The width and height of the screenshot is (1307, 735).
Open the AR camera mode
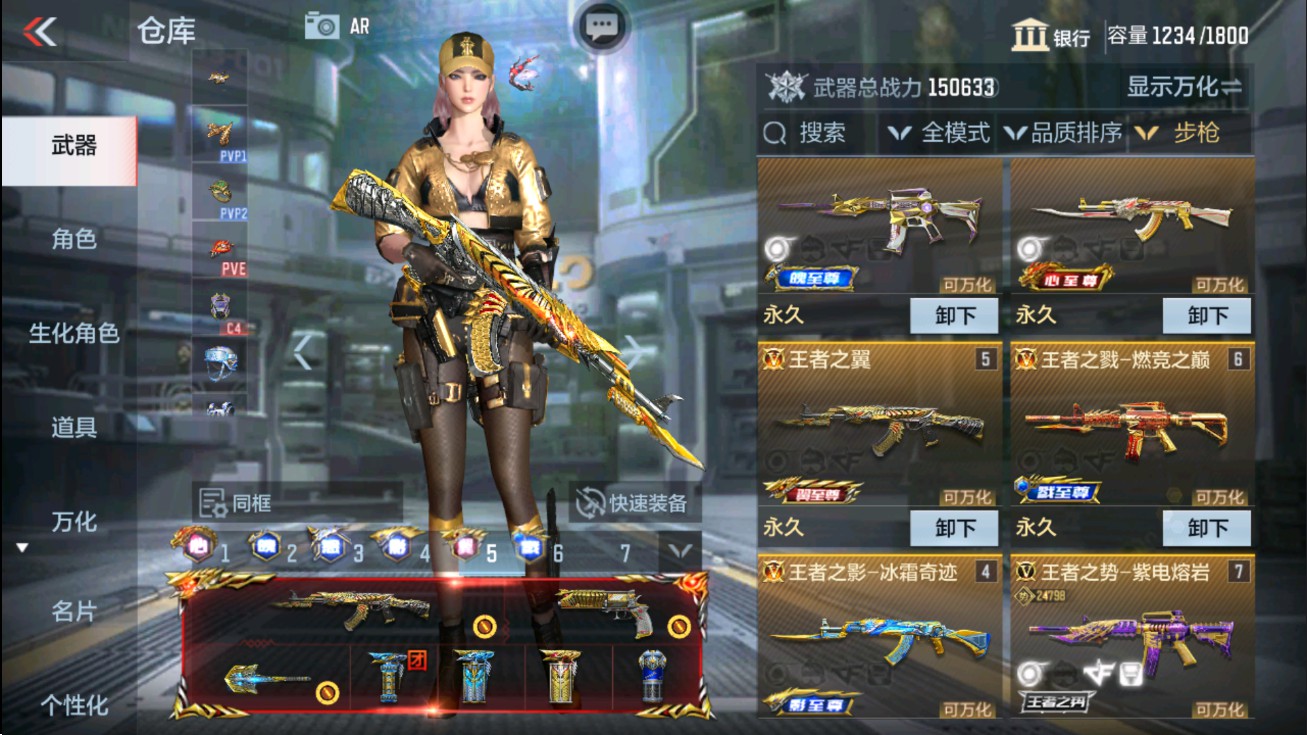(x=340, y=26)
